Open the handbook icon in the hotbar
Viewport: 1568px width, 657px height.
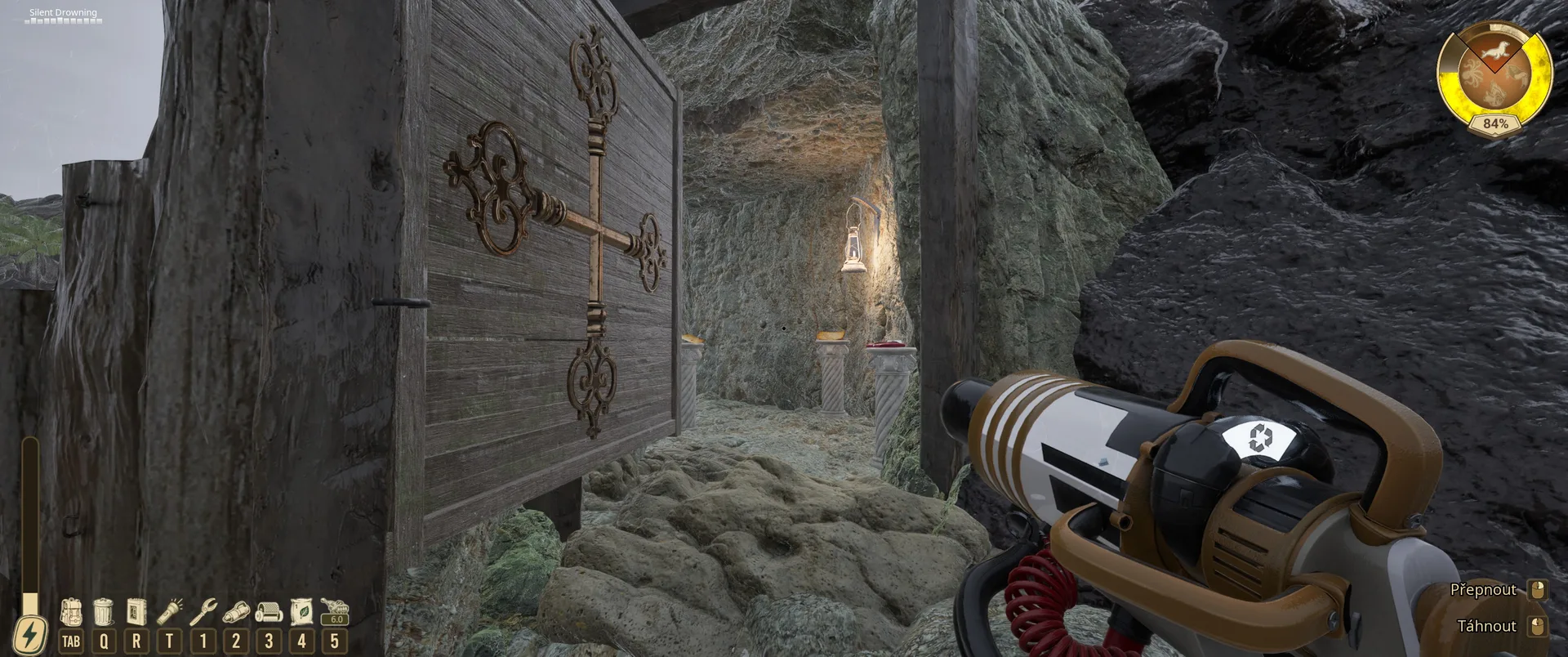(x=136, y=612)
